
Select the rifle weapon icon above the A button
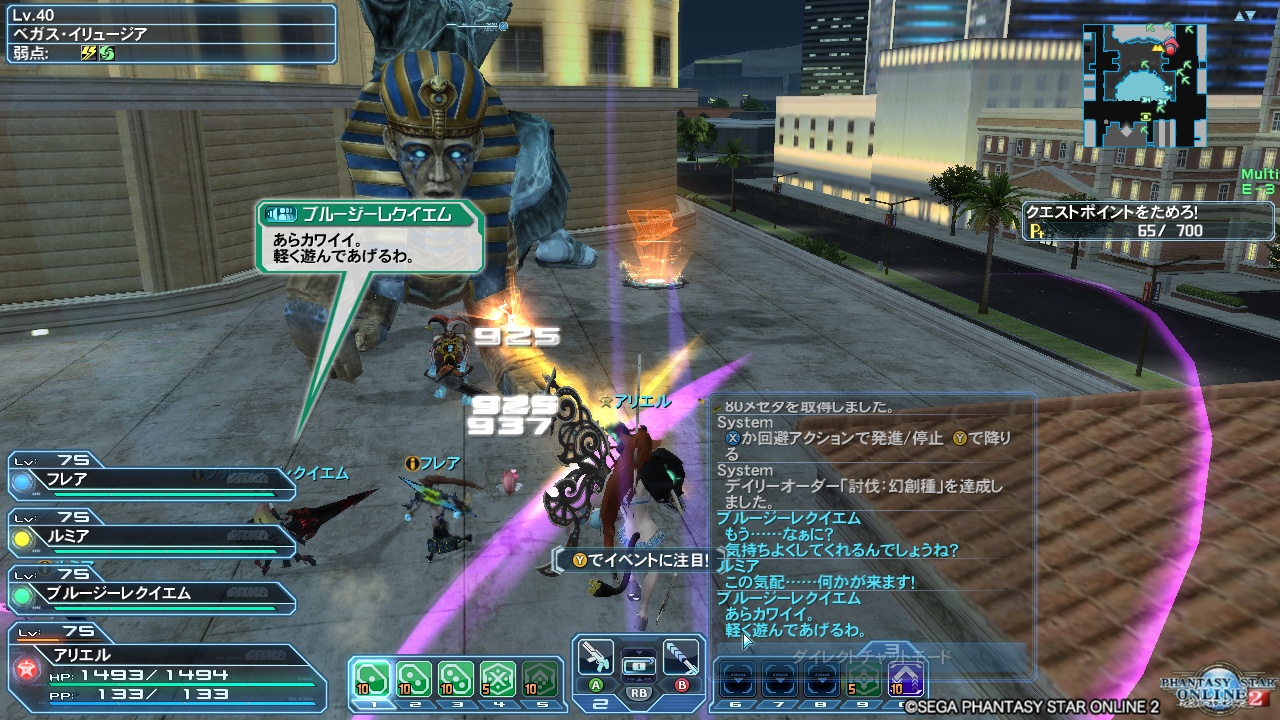597,660
